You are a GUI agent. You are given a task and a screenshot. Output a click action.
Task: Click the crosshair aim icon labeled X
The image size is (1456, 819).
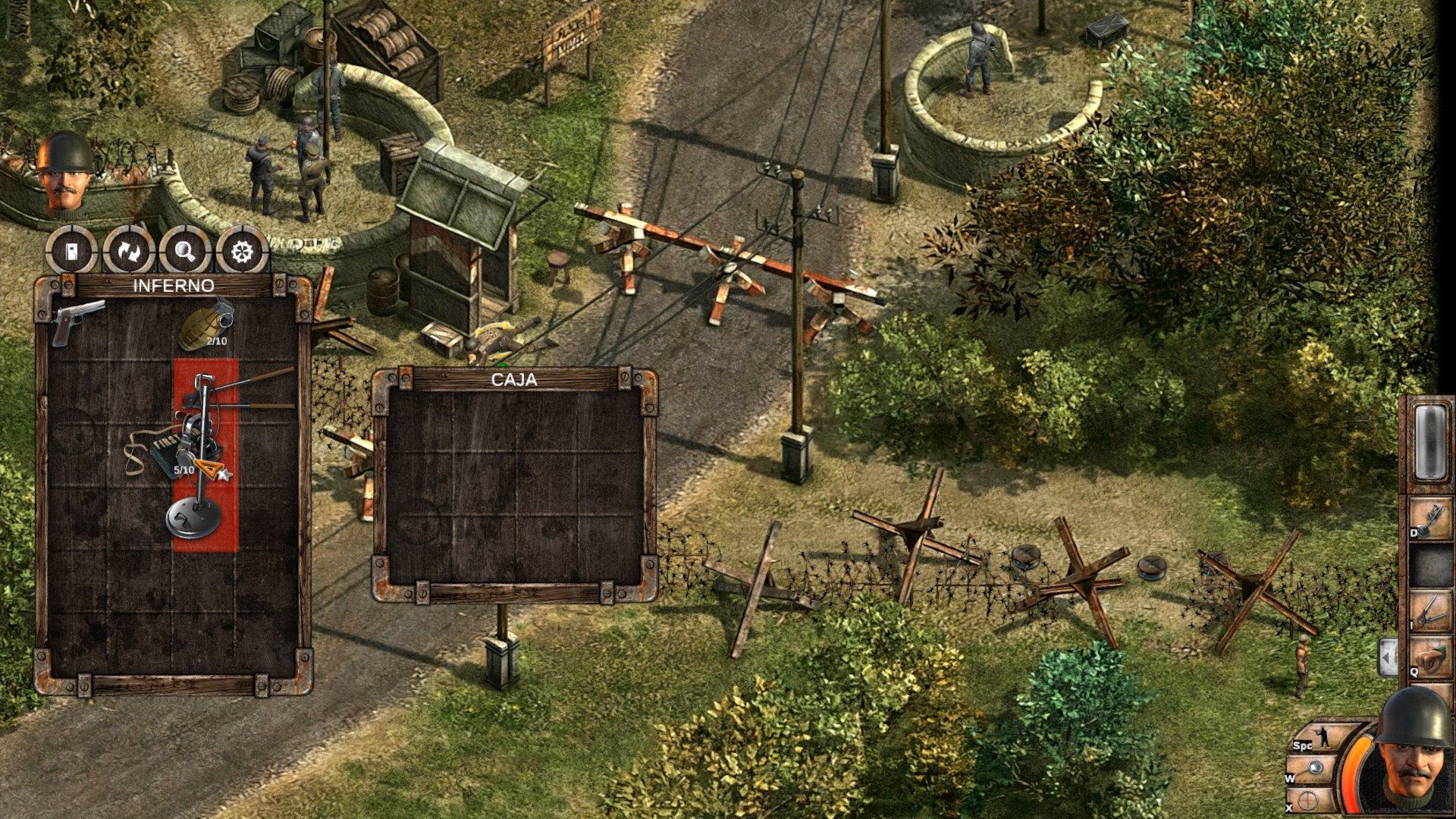[x=1307, y=798]
